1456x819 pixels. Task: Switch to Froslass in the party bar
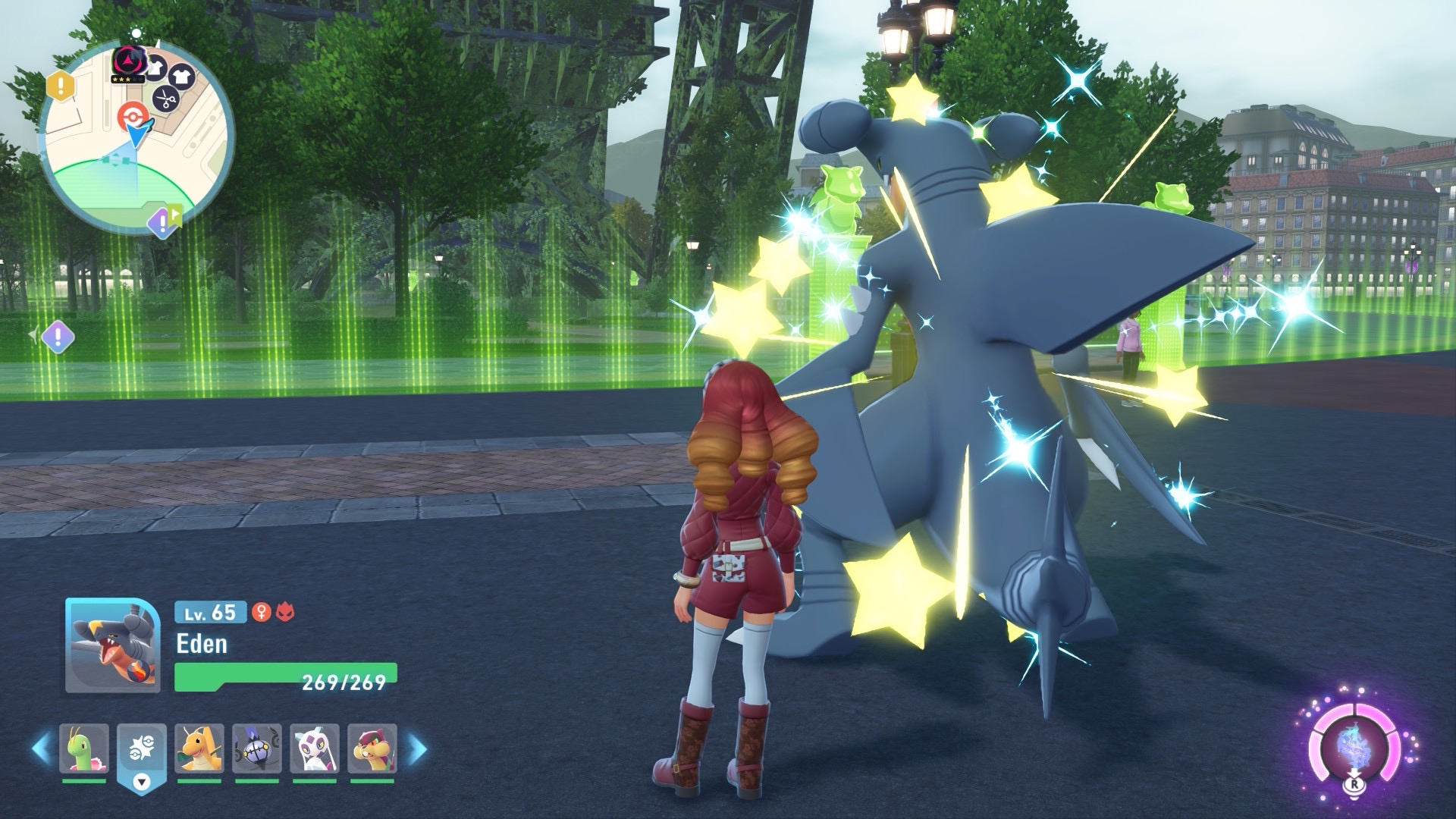pos(315,748)
